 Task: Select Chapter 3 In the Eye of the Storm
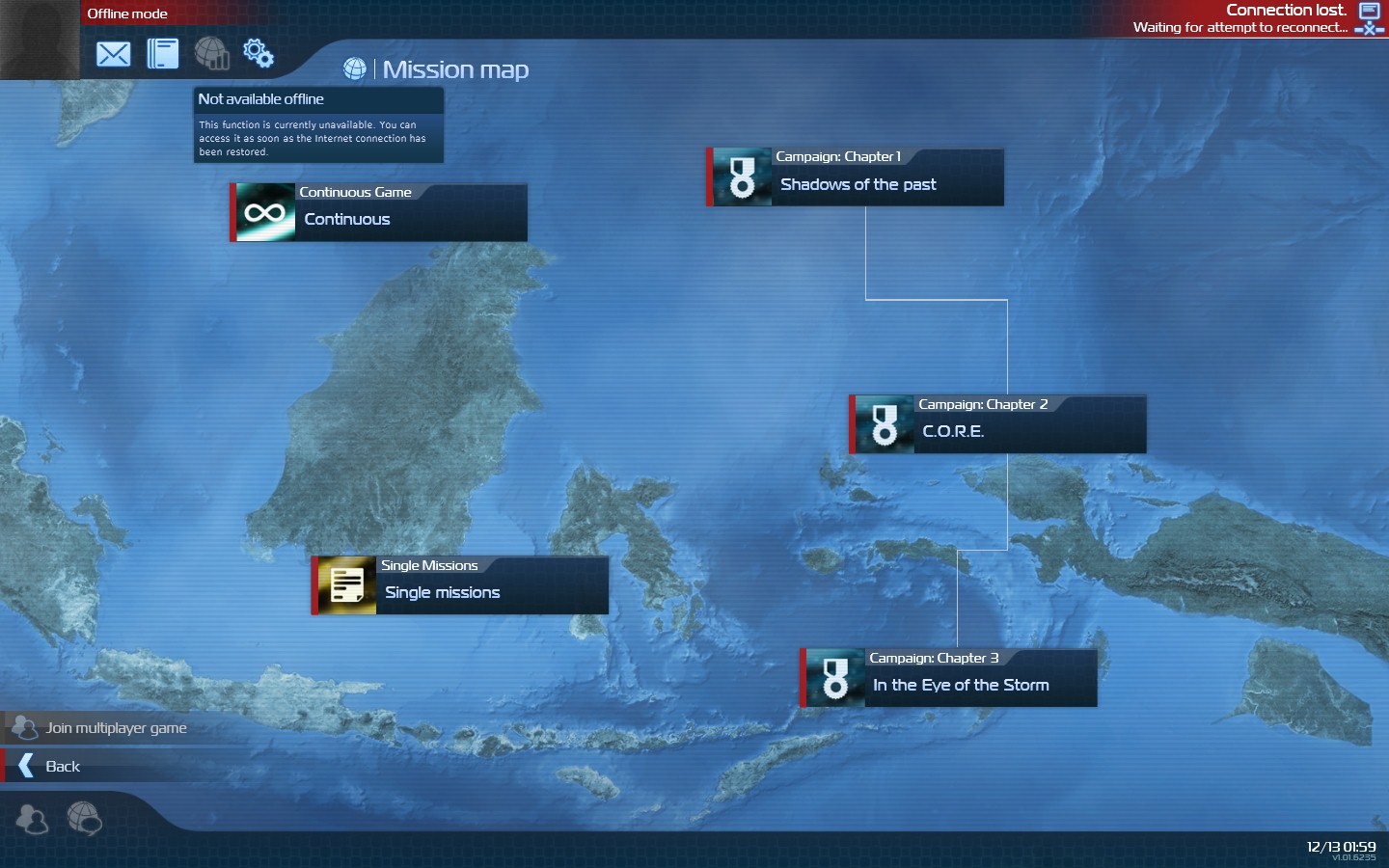(x=949, y=678)
